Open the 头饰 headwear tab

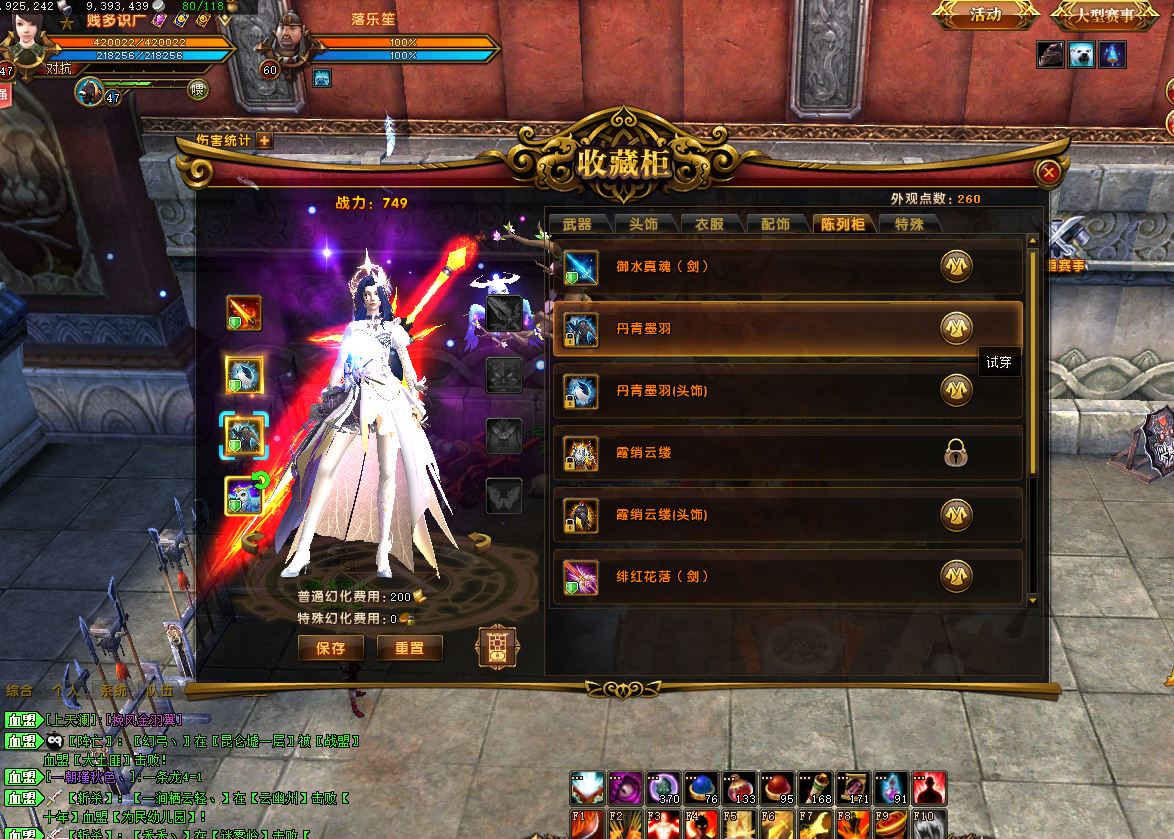(643, 224)
